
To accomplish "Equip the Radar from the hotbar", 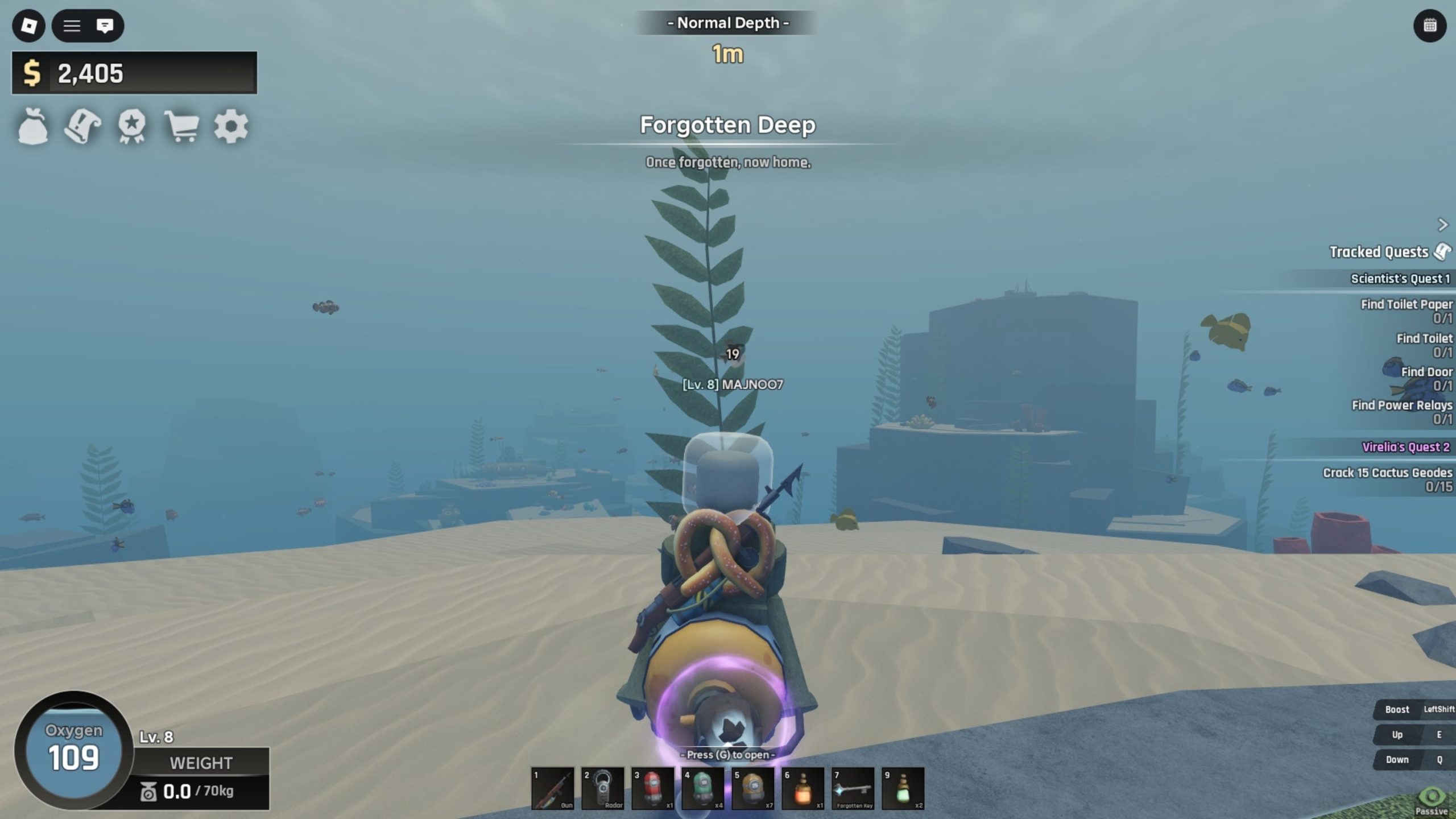I will click(x=603, y=788).
